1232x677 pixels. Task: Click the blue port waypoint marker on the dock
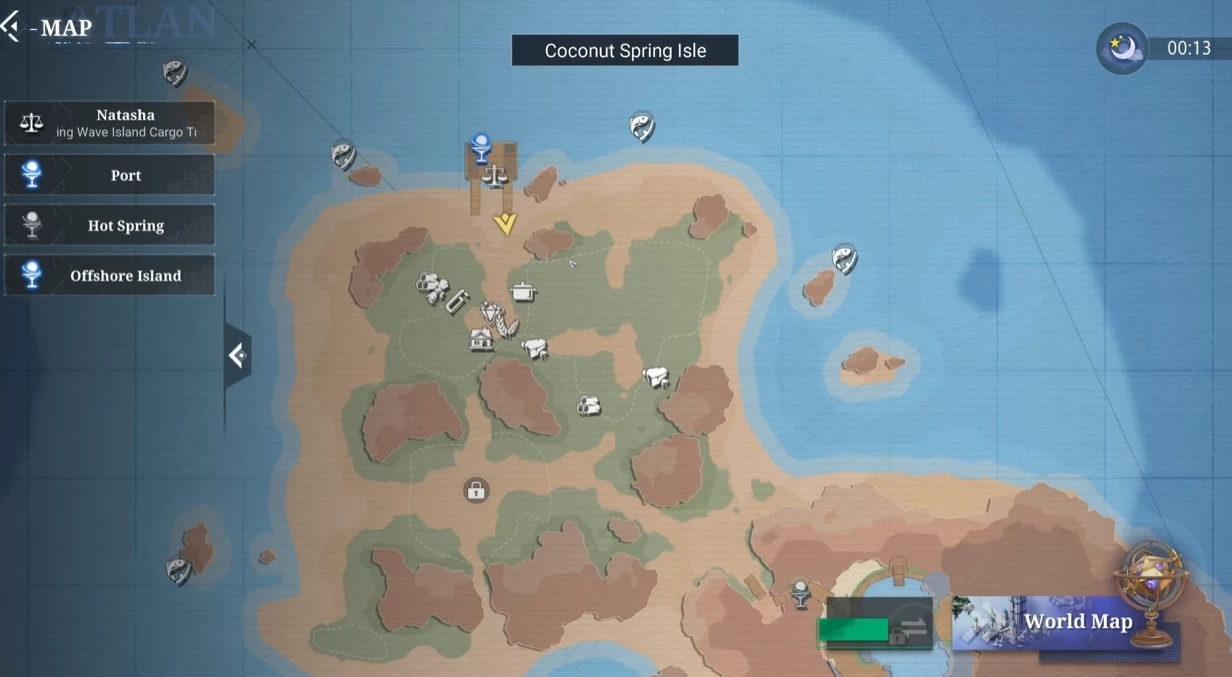coord(481,147)
